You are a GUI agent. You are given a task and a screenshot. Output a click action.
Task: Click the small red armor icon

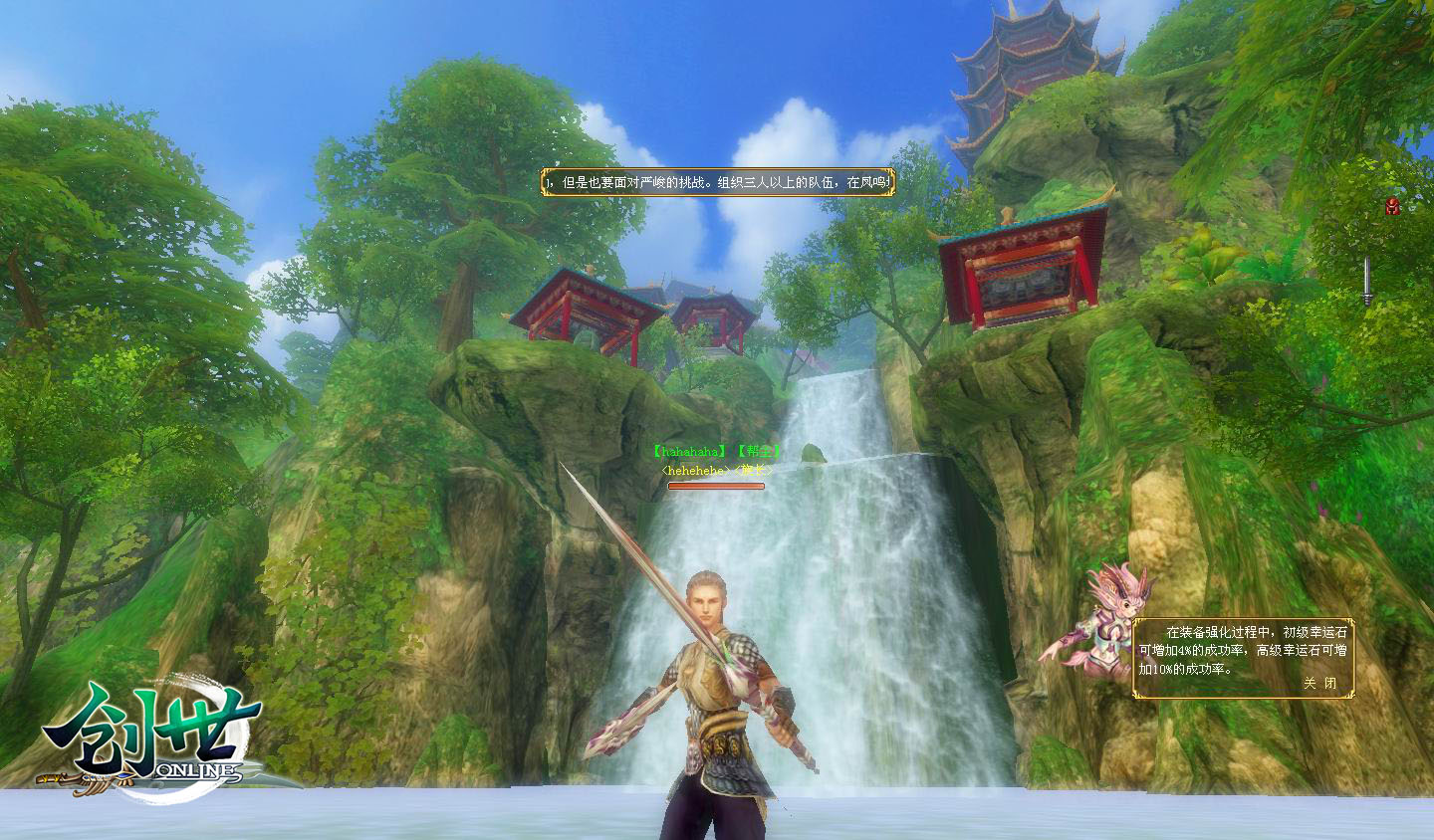1392,205
